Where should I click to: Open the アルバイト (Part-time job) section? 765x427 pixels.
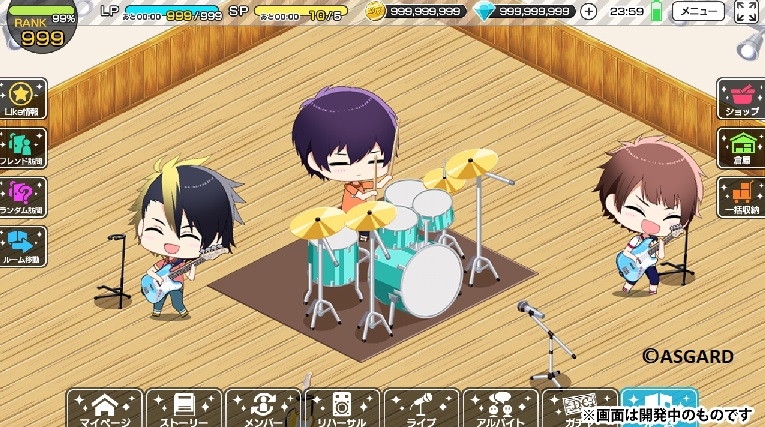(x=500, y=408)
